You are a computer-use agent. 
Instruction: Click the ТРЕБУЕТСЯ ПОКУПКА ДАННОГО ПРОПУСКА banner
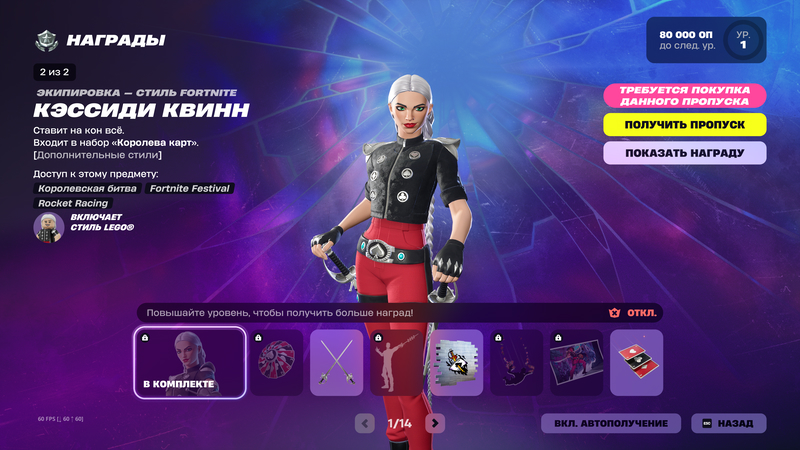point(685,95)
